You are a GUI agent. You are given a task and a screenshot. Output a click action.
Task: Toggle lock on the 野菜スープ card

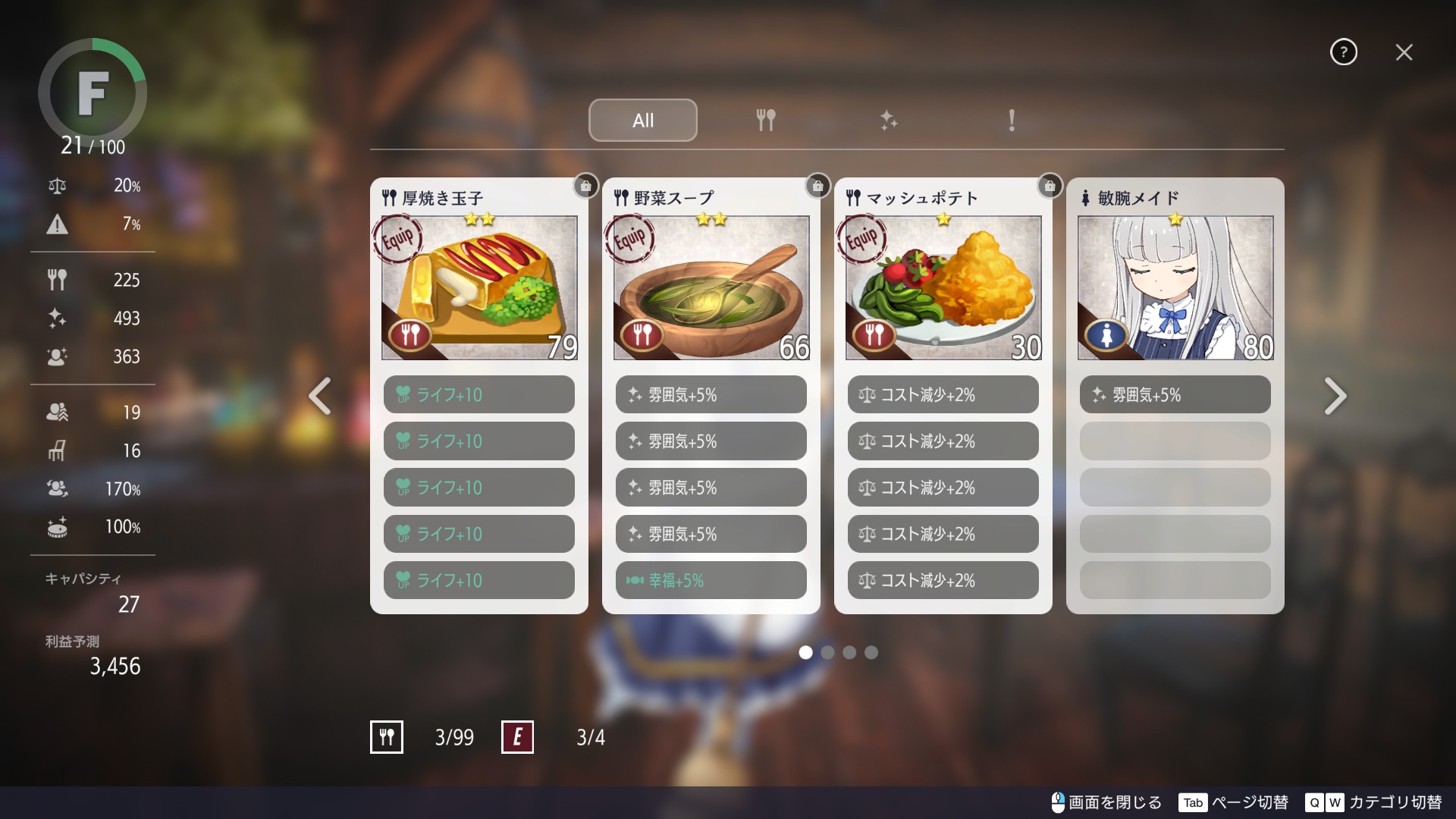point(817,186)
